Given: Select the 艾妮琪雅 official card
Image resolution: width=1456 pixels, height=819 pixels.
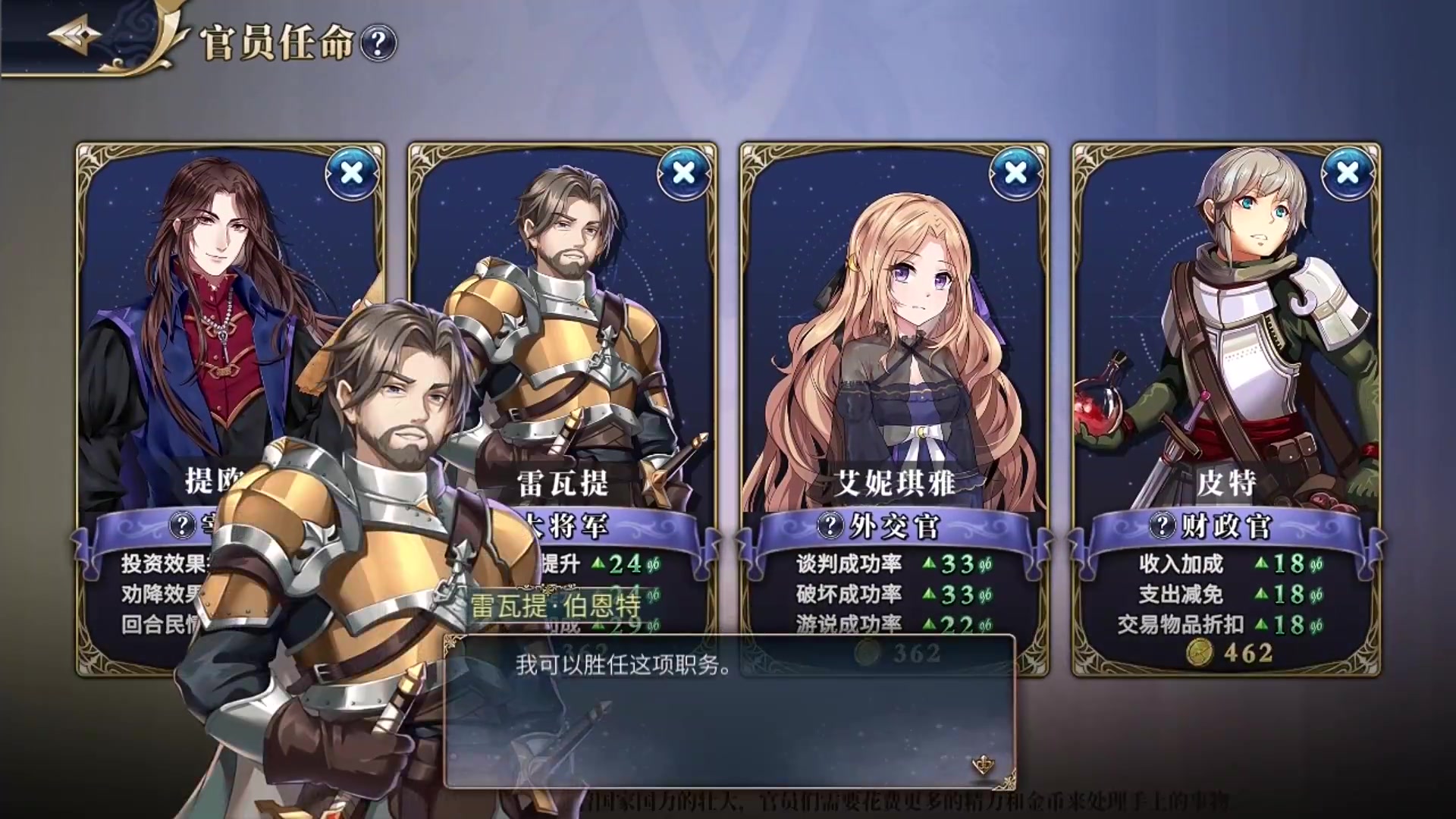Looking at the screenshot, I should (895, 341).
